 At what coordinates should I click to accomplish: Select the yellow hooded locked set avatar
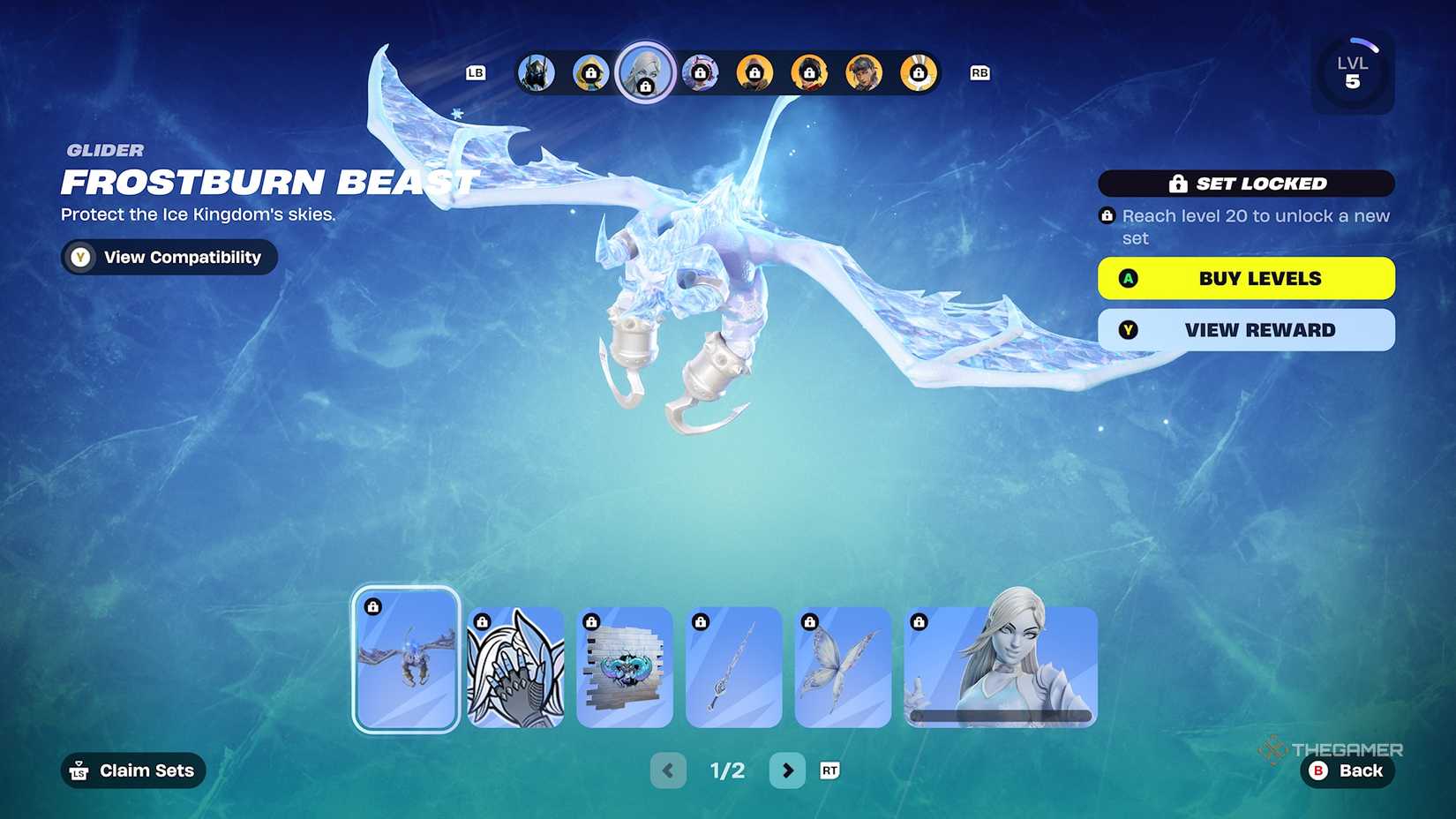[x=590, y=73]
